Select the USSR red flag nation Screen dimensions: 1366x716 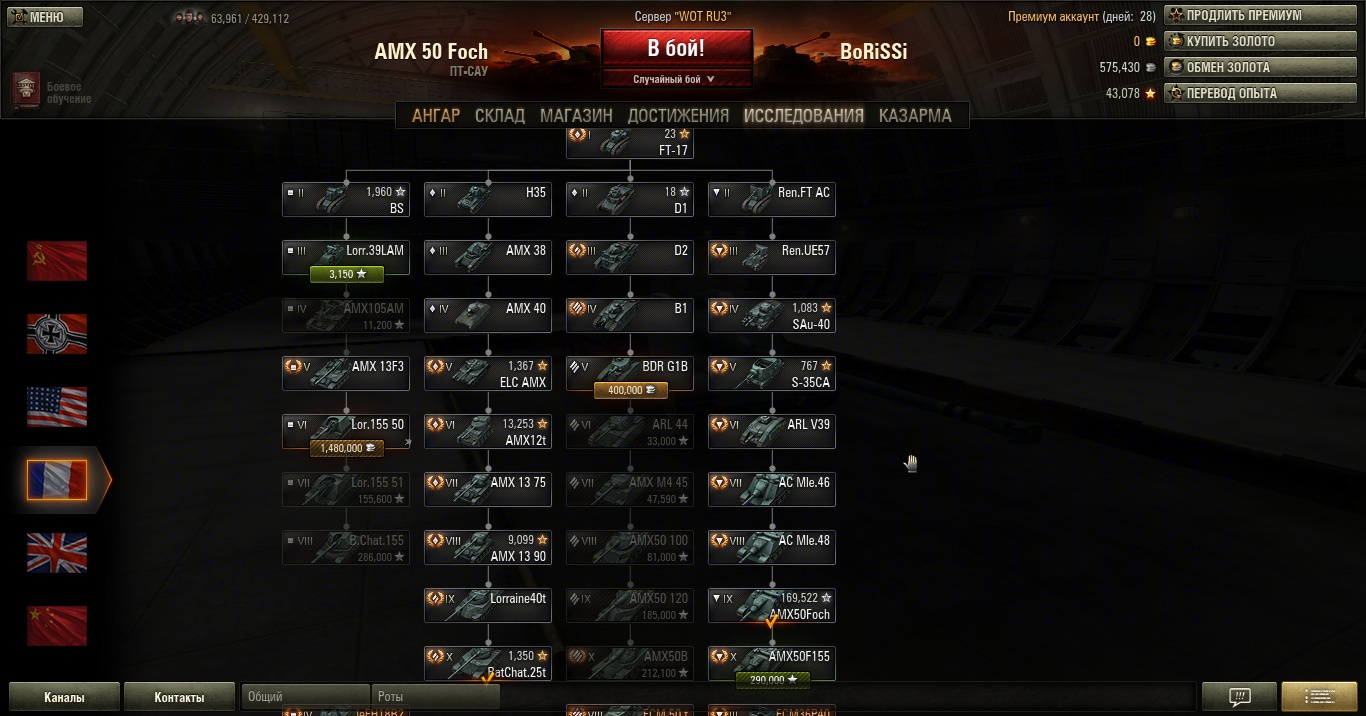pos(57,261)
